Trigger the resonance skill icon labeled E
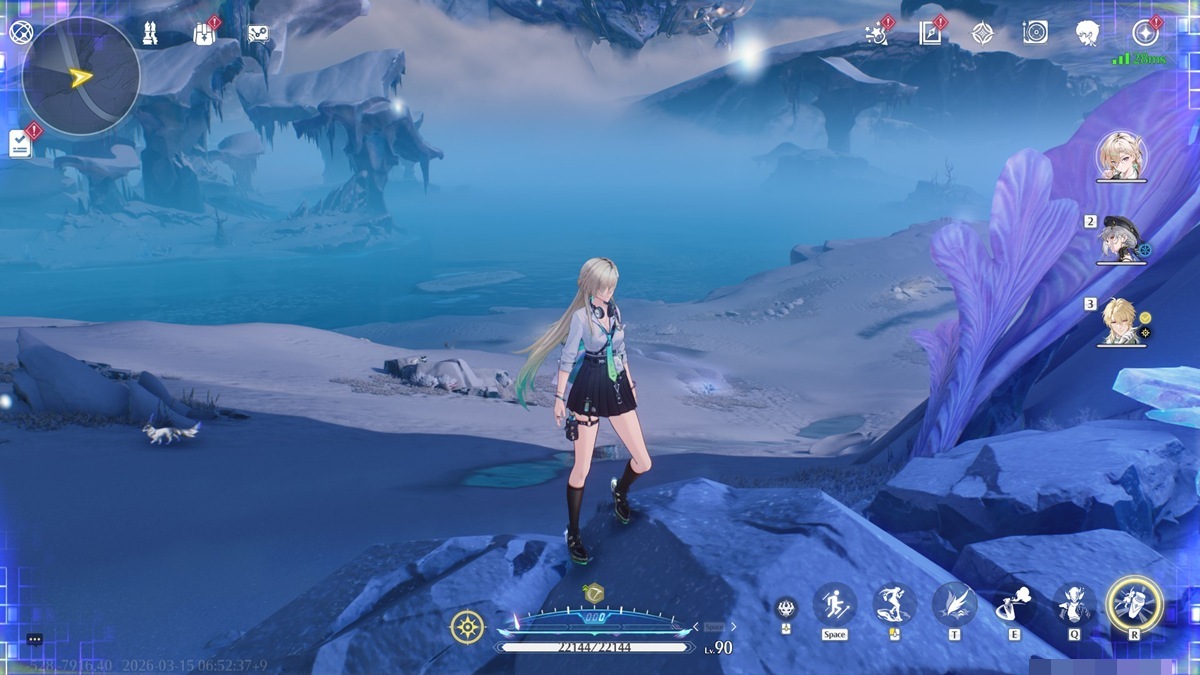This screenshot has width=1200, height=675. 1014,605
